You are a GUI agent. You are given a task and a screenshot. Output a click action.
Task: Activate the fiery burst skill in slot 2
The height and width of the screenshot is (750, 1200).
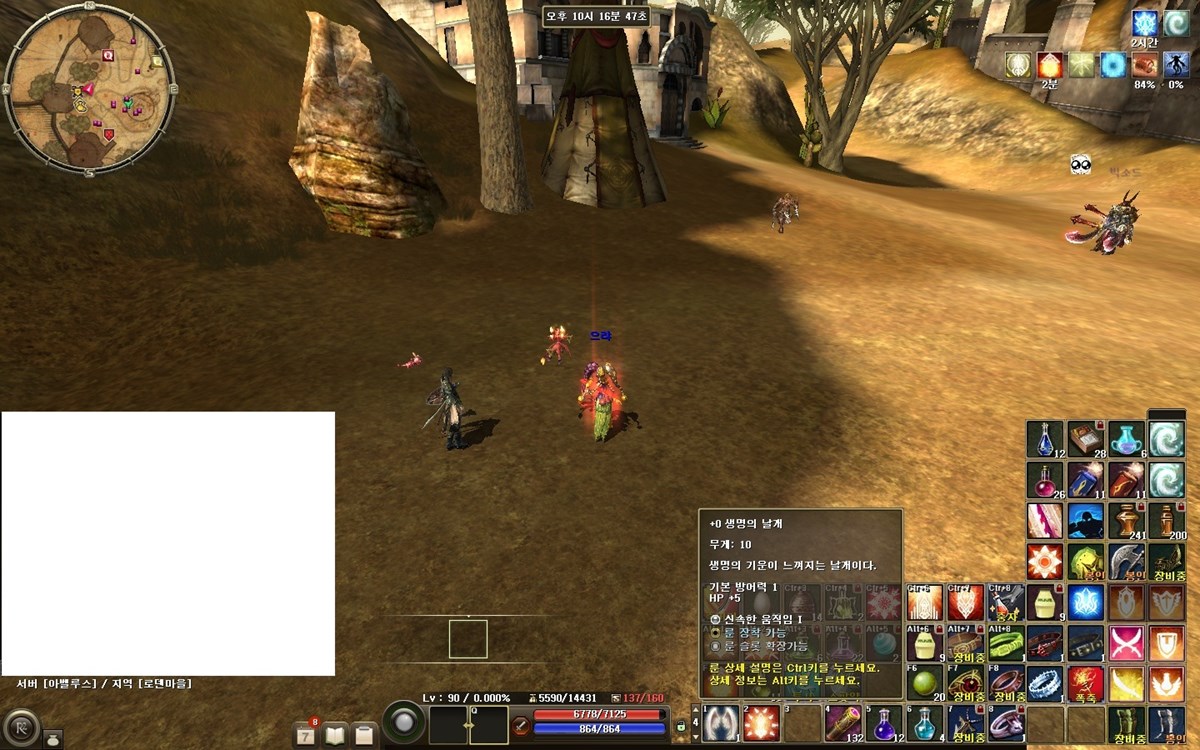761,723
